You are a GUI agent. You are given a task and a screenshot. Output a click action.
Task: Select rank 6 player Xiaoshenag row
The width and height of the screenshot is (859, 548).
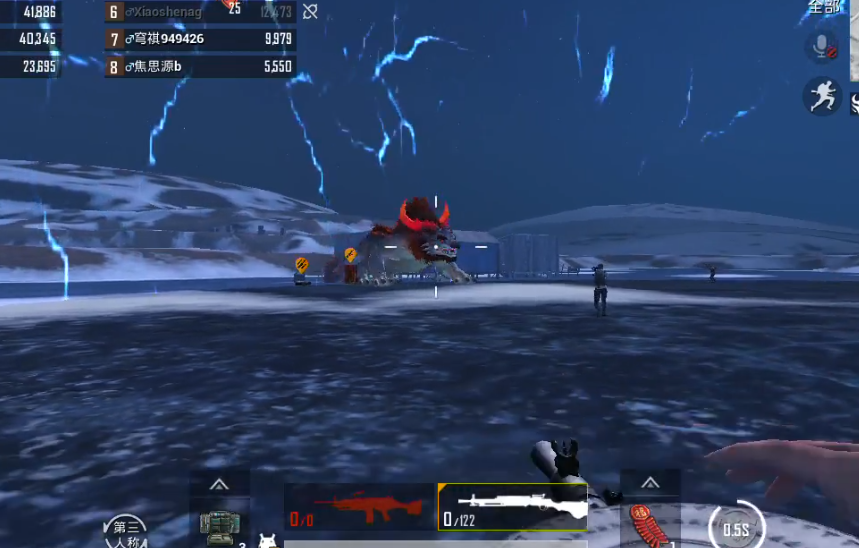[200, 12]
